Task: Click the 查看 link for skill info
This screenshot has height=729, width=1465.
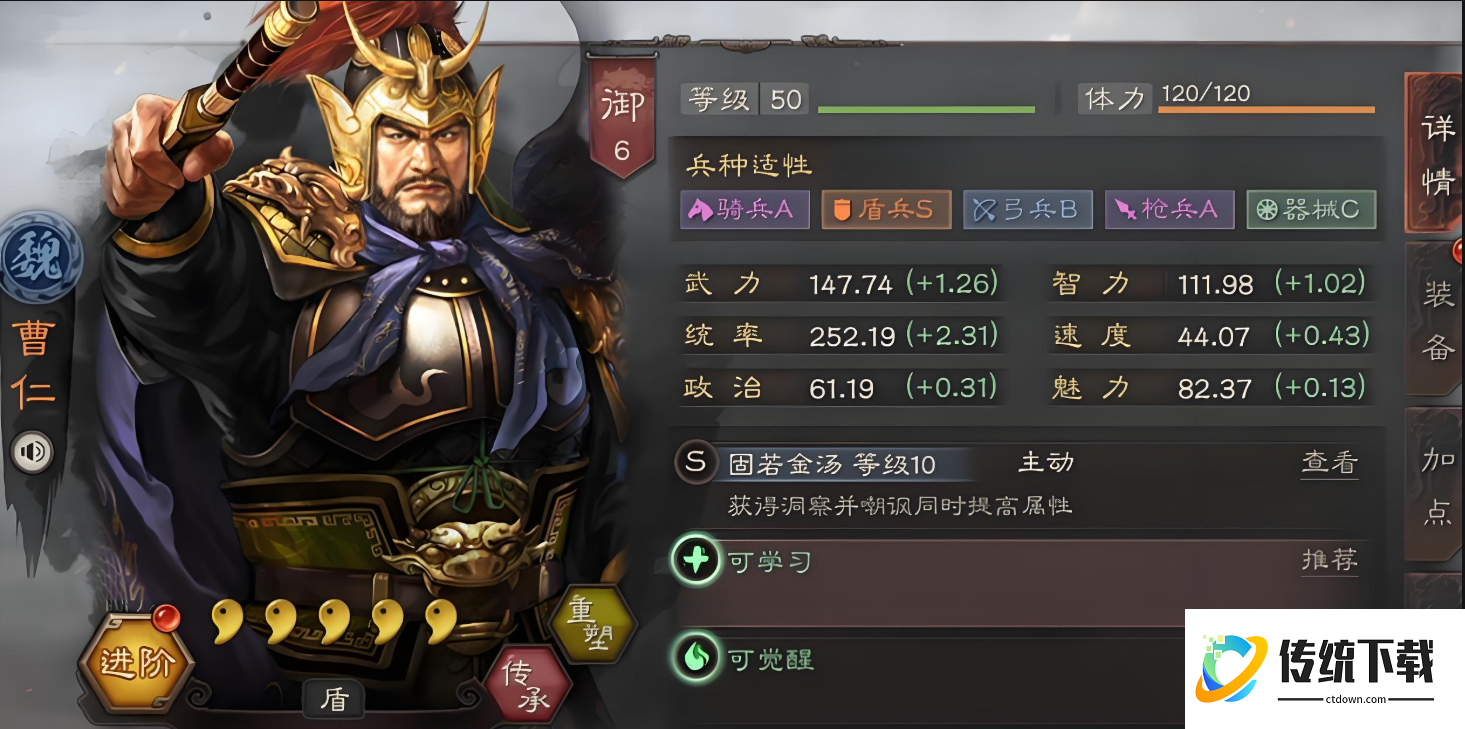Action: (x=1330, y=463)
